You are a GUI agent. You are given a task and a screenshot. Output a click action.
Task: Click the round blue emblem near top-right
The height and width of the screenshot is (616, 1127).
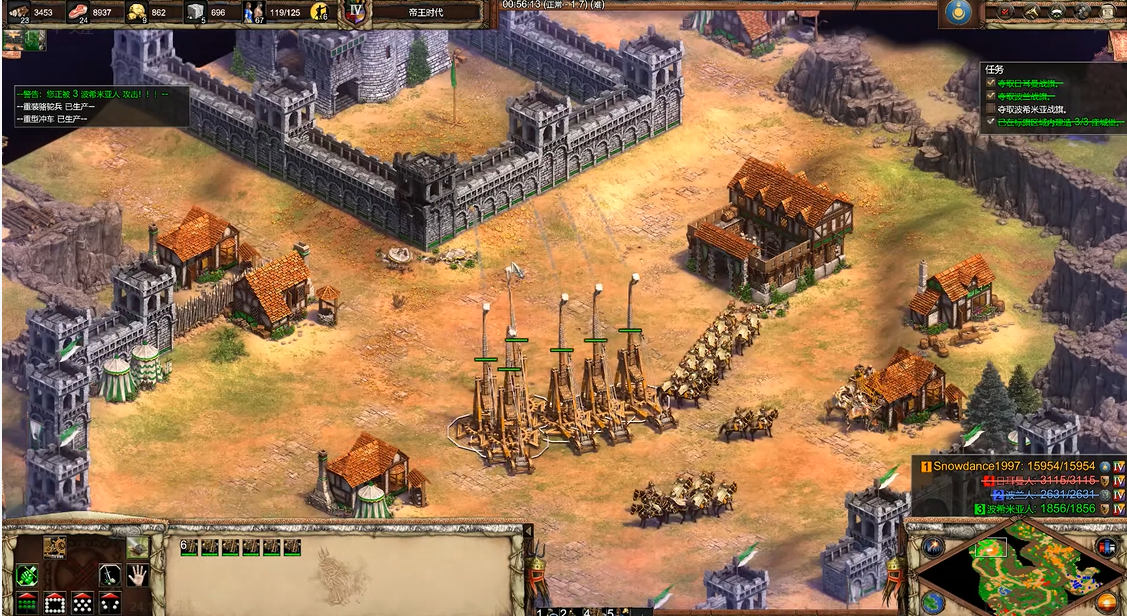pyautogui.click(x=959, y=13)
